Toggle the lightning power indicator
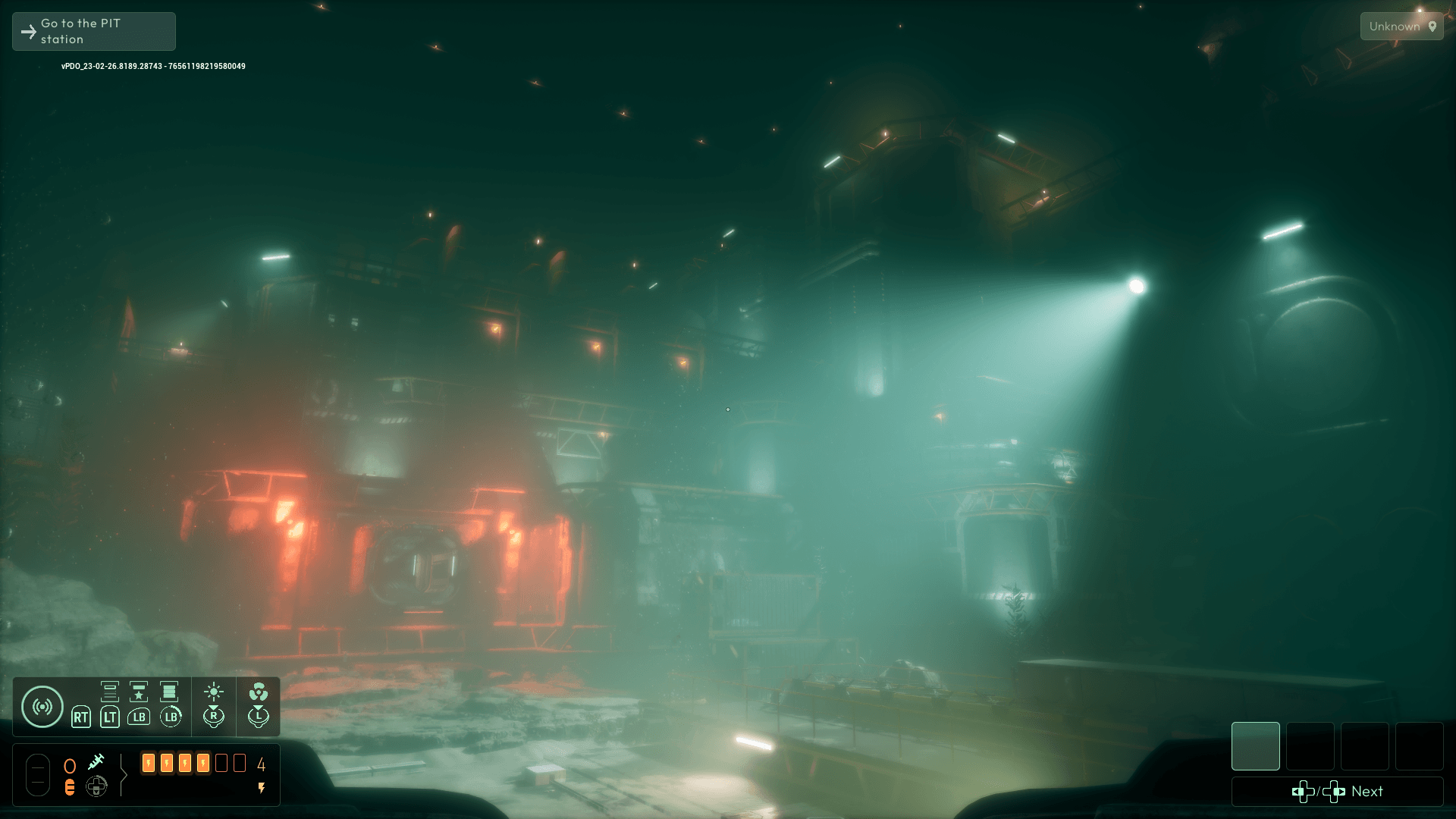 pos(262,788)
